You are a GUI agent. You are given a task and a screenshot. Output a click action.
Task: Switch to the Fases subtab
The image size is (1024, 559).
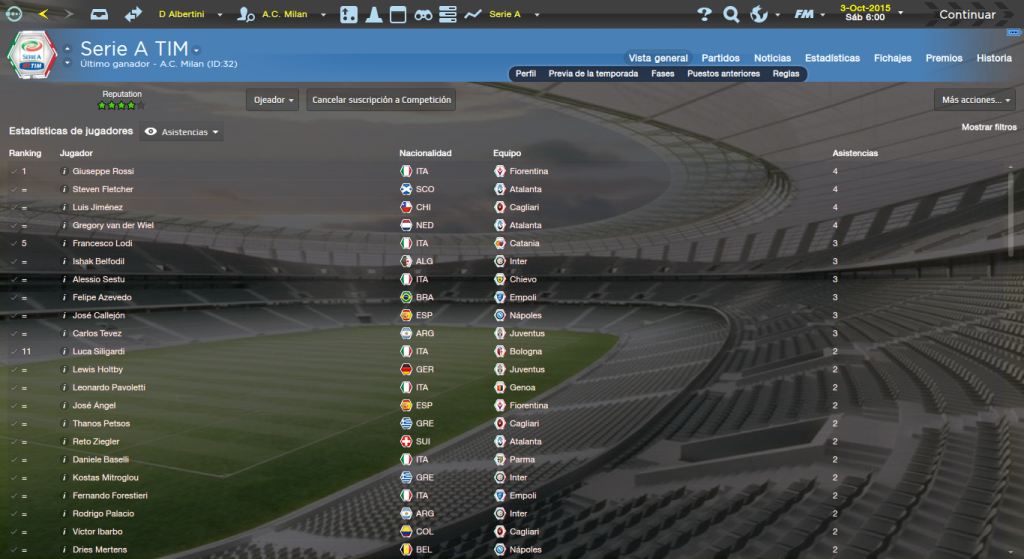pyautogui.click(x=663, y=74)
